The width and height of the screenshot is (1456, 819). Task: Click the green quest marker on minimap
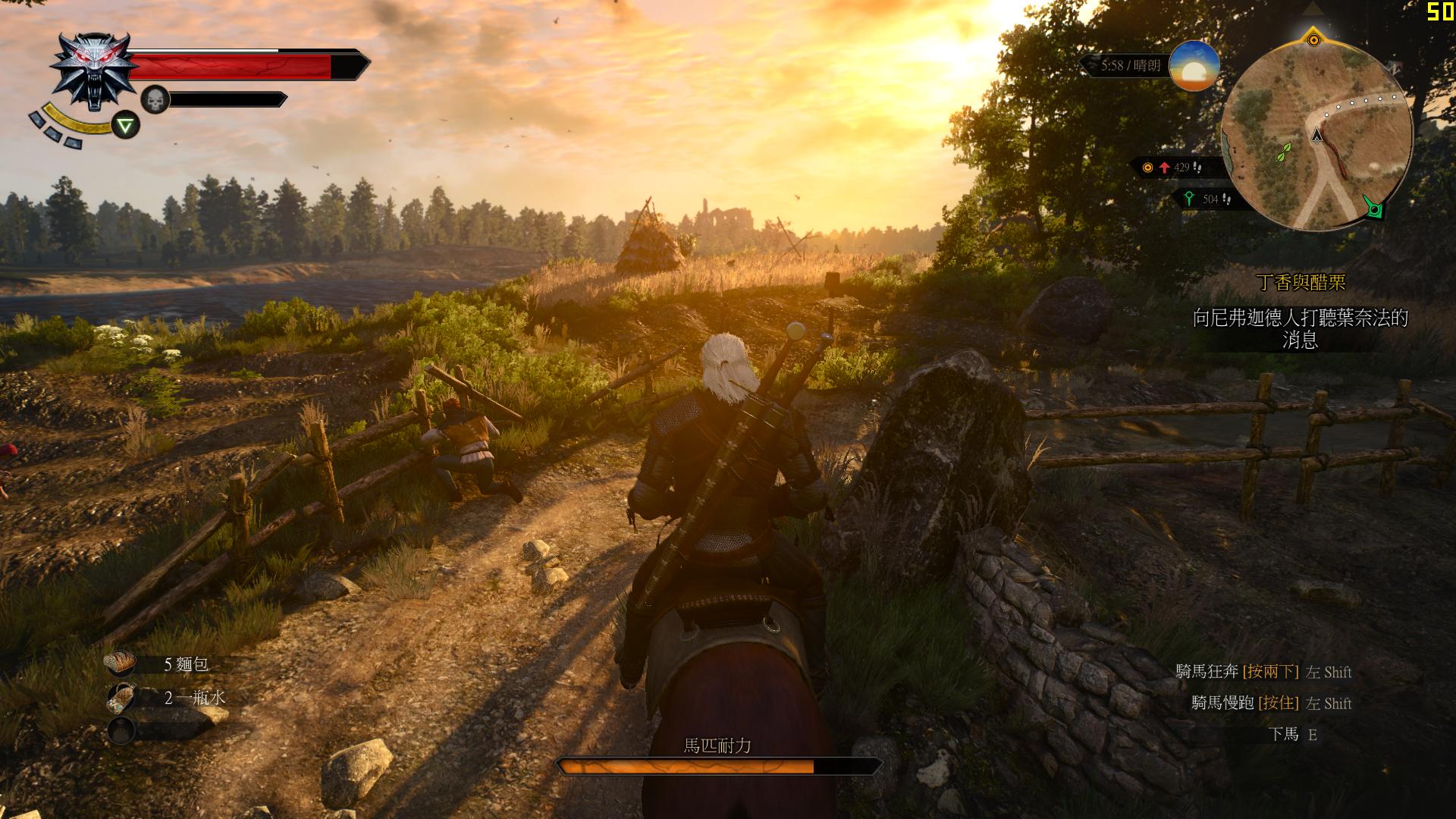[x=1373, y=208]
